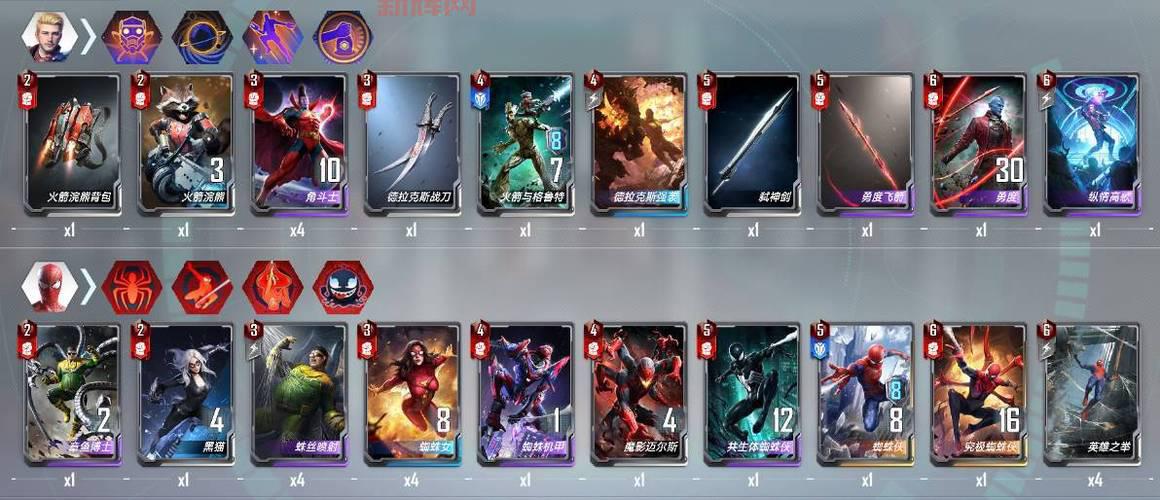The height and width of the screenshot is (500, 1160).
Task: Select the 英雄之举 card
Action: coord(1094,393)
